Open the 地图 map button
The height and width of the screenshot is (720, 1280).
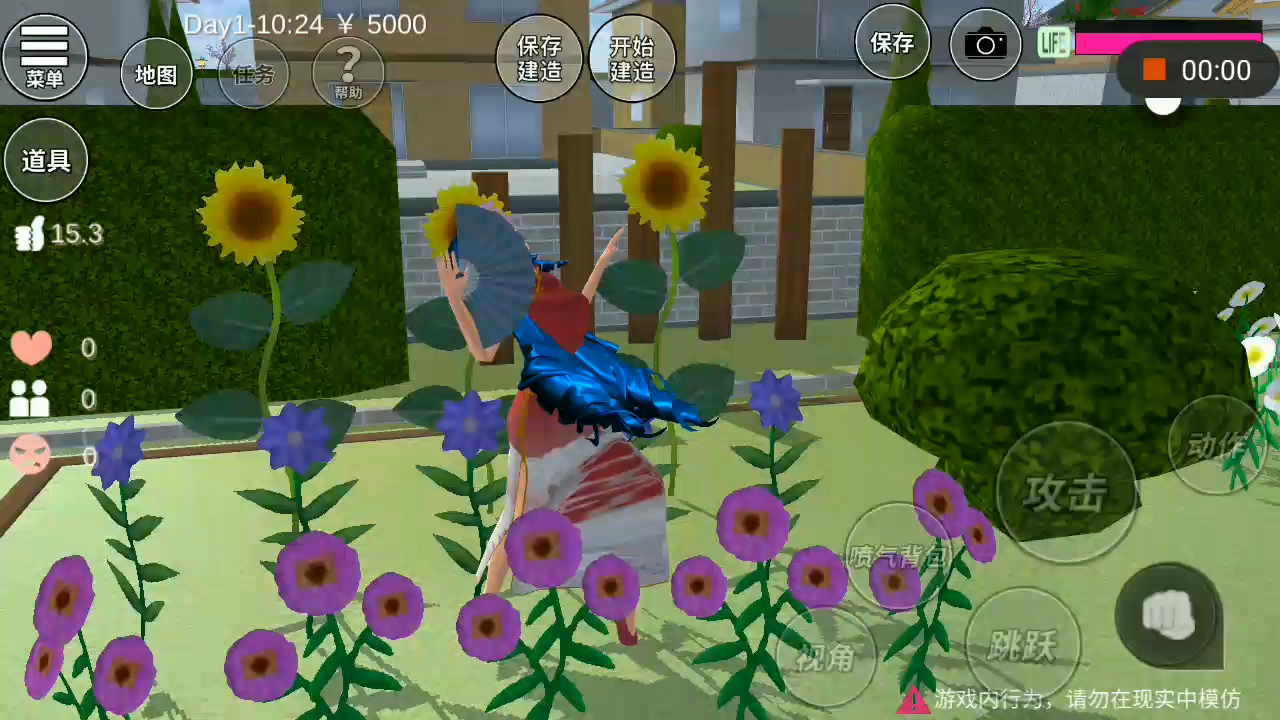(x=156, y=74)
